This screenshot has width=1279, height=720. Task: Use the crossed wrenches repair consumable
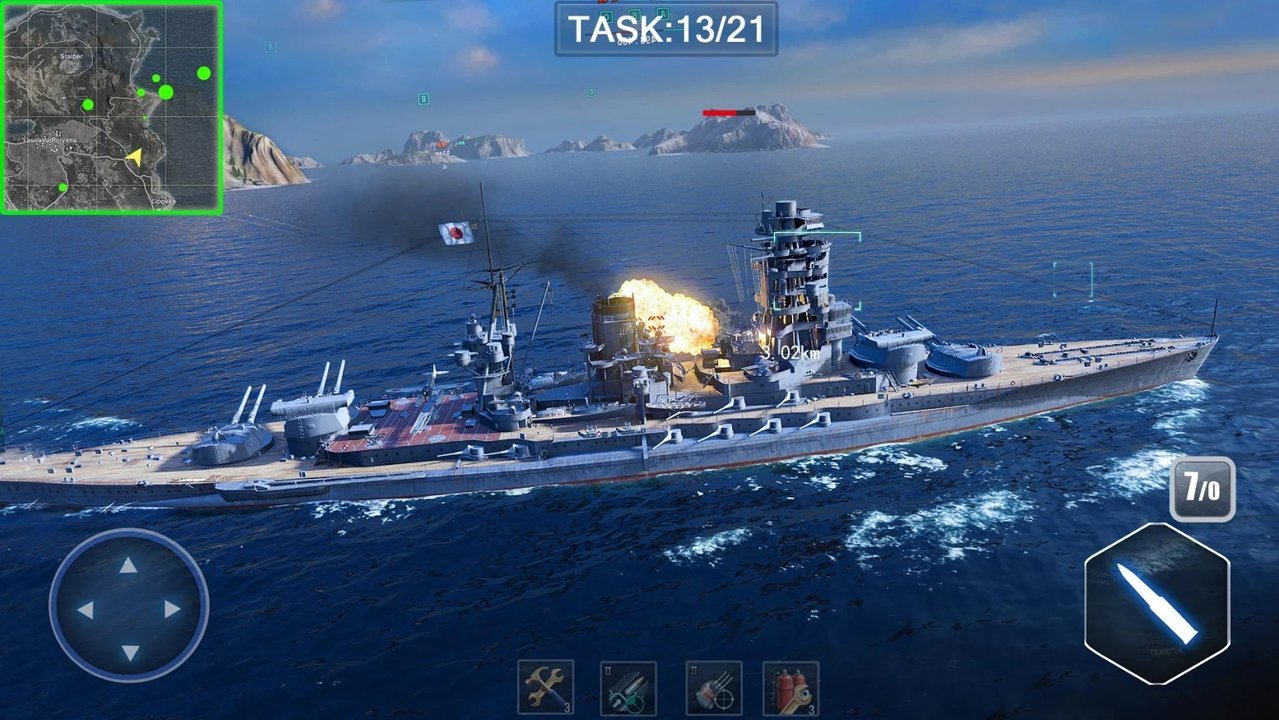click(545, 688)
